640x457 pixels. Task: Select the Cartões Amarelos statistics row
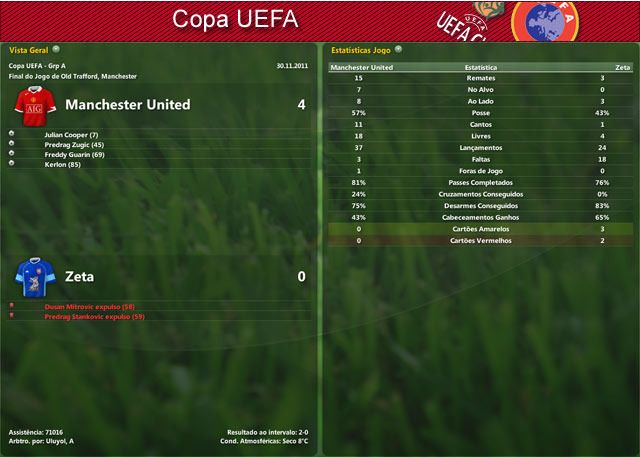481,229
